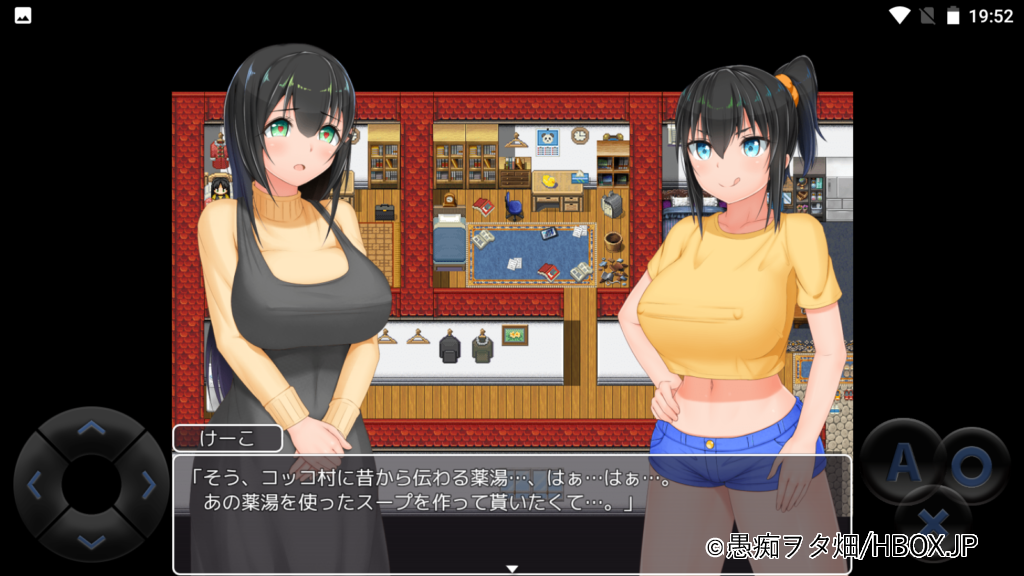1024x576 pixels.
Task: Tap the round A touch button
Action: (x=903, y=462)
